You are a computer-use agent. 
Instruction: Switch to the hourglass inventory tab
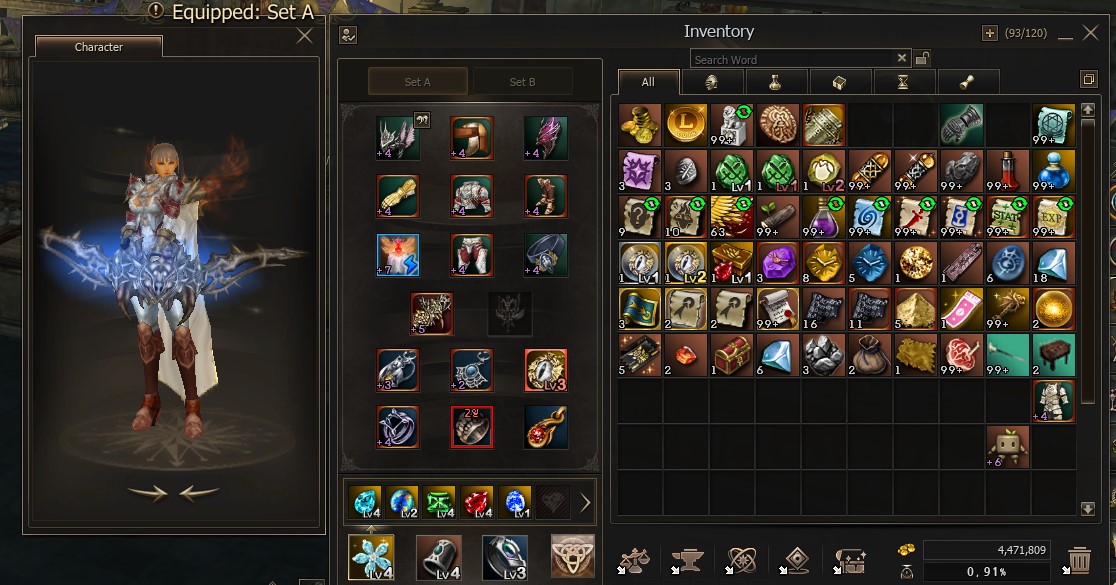(x=903, y=82)
